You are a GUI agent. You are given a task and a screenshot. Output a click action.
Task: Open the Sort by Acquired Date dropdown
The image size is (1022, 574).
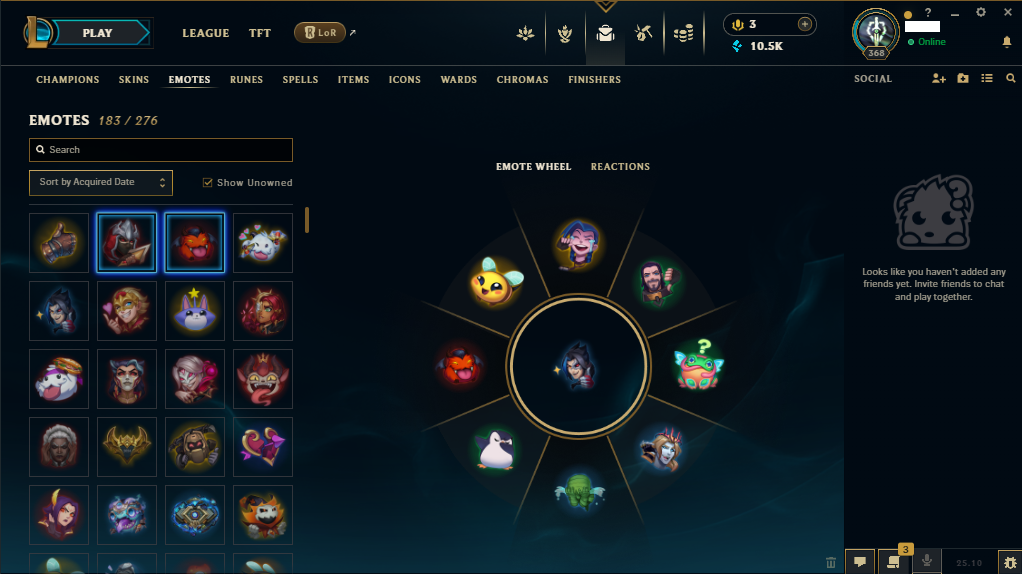coord(101,183)
